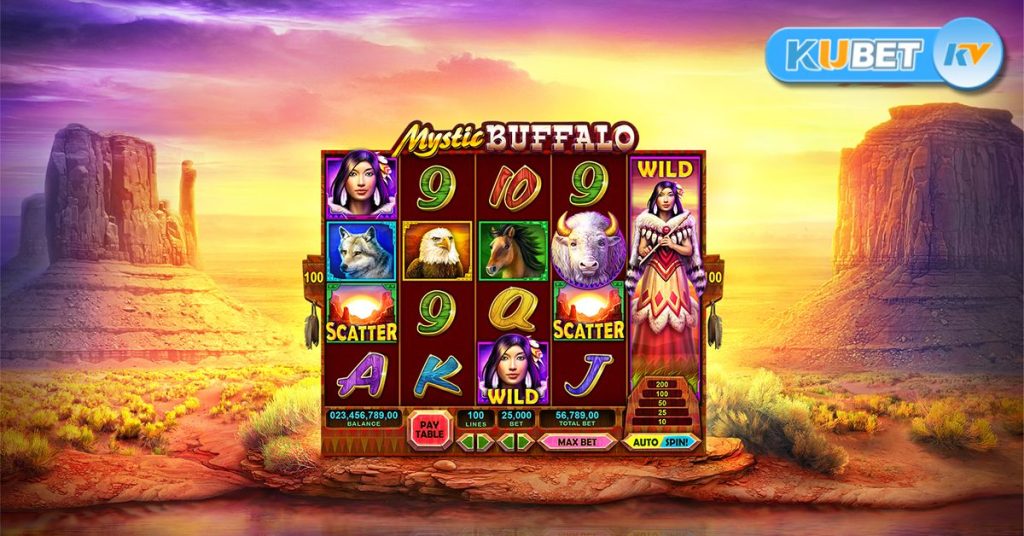Screen dimensions: 1024x536
Task: Raise the bet amount
Action: (x=526, y=441)
